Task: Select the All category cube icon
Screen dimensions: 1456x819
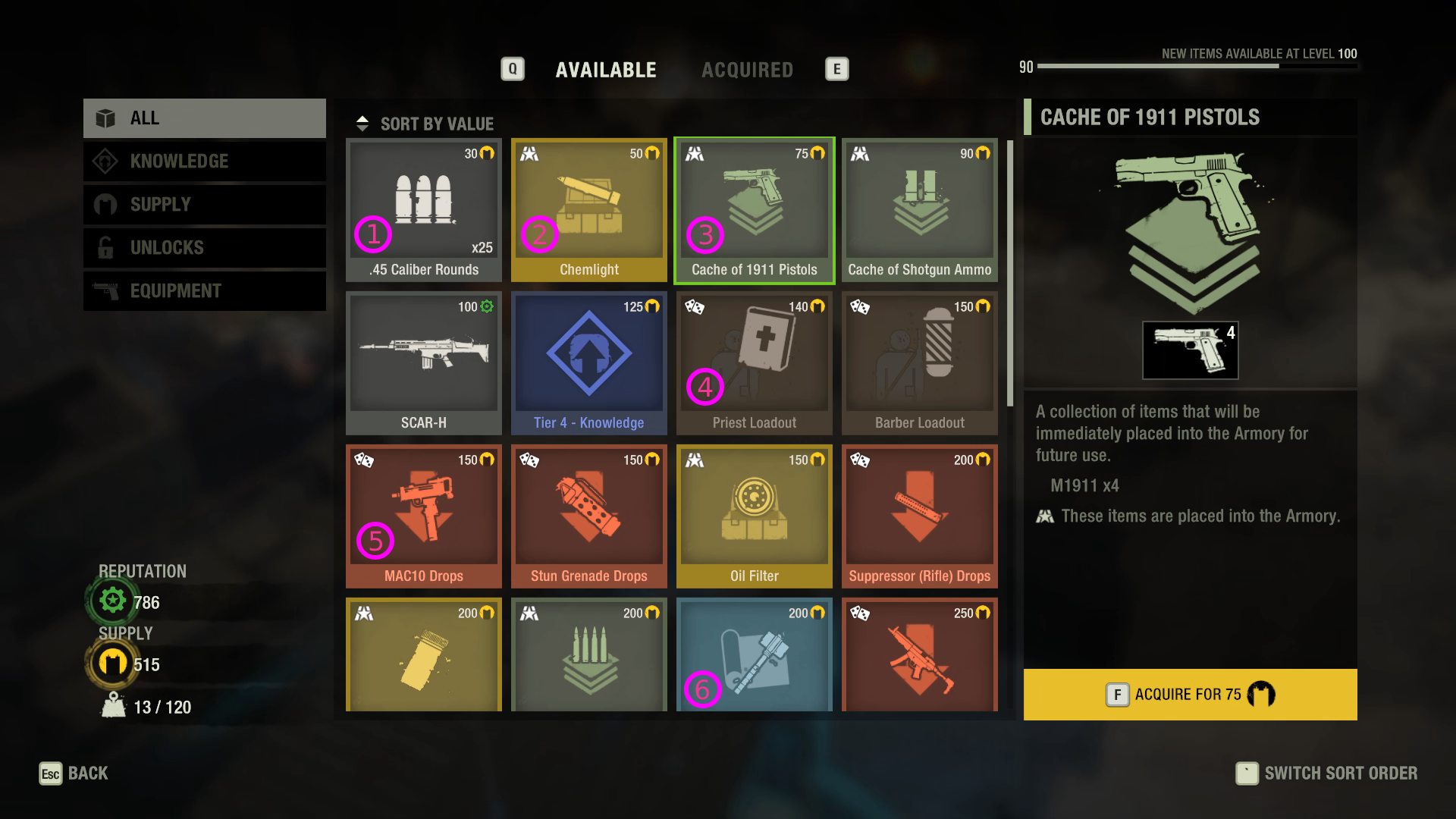Action: pyautogui.click(x=104, y=118)
